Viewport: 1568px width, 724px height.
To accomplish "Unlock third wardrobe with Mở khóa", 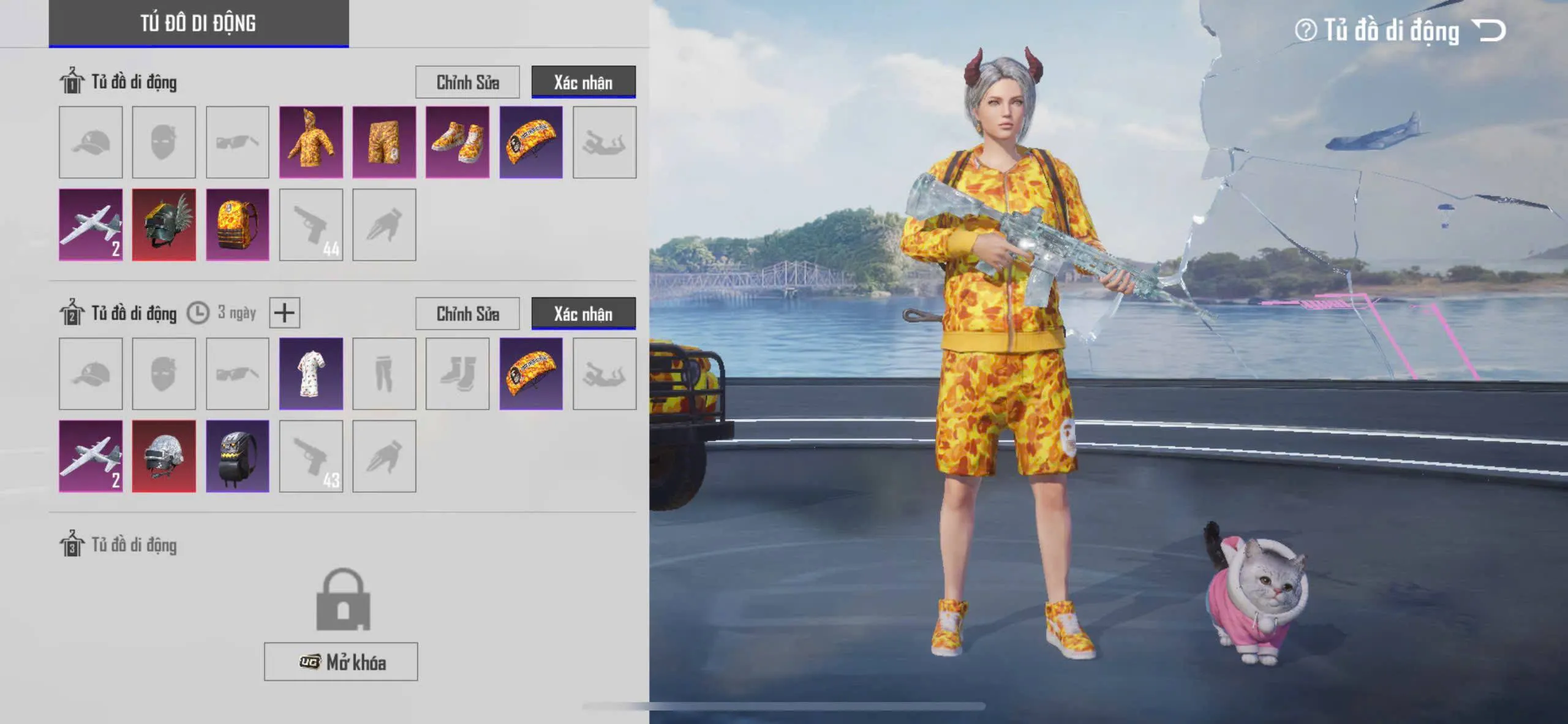I will point(341,662).
